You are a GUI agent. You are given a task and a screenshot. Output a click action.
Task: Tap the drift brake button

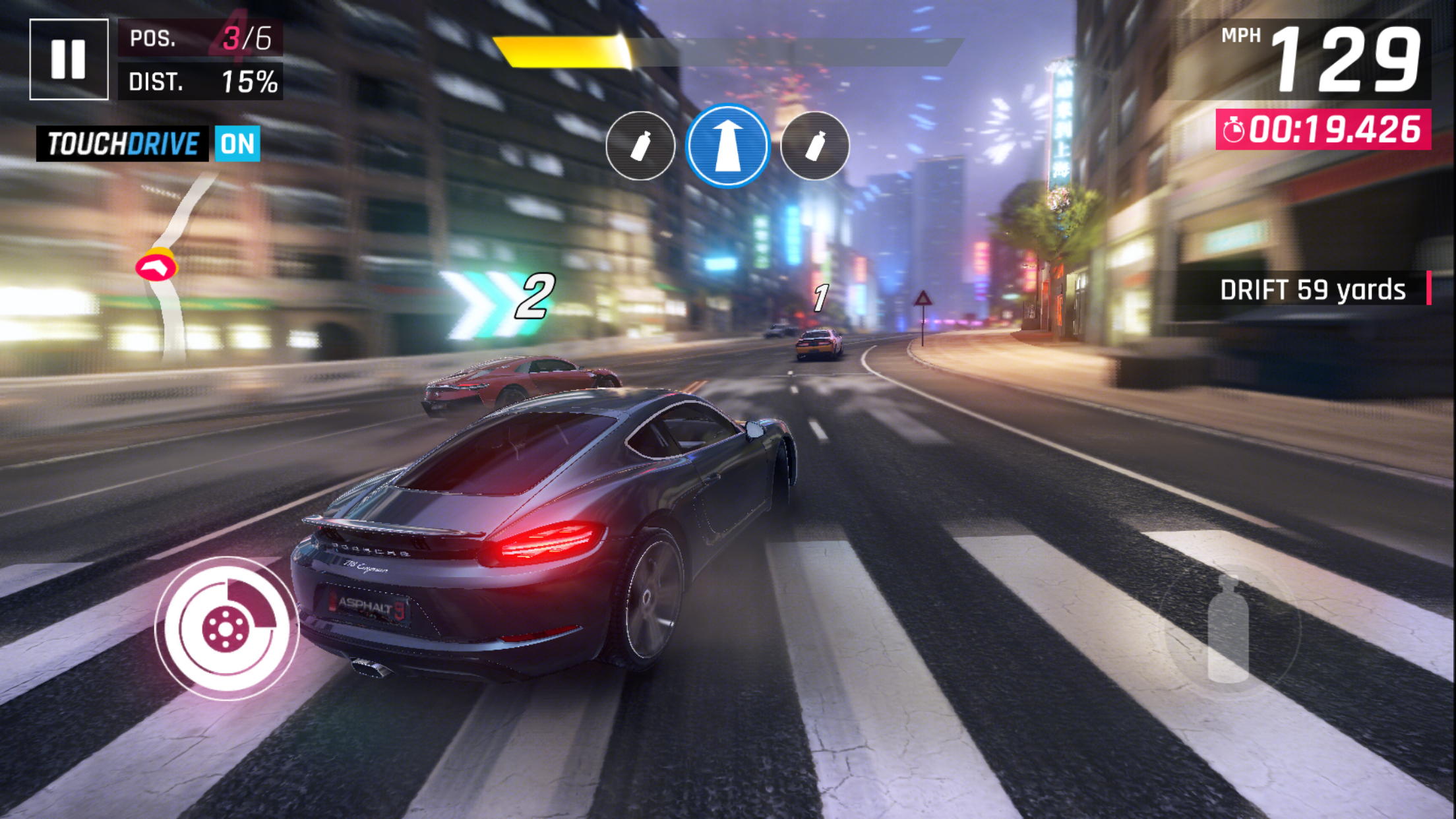tap(226, 628)
